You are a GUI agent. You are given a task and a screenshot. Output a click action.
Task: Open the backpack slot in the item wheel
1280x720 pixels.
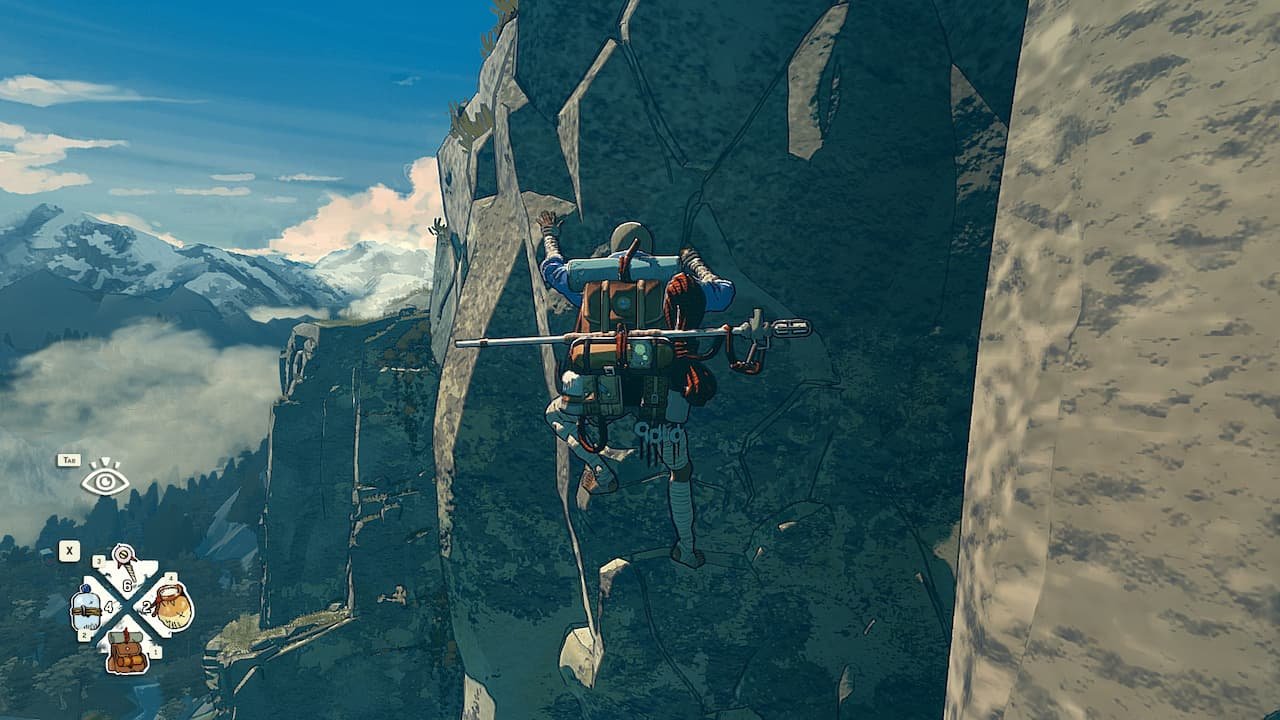click(127, 649)
